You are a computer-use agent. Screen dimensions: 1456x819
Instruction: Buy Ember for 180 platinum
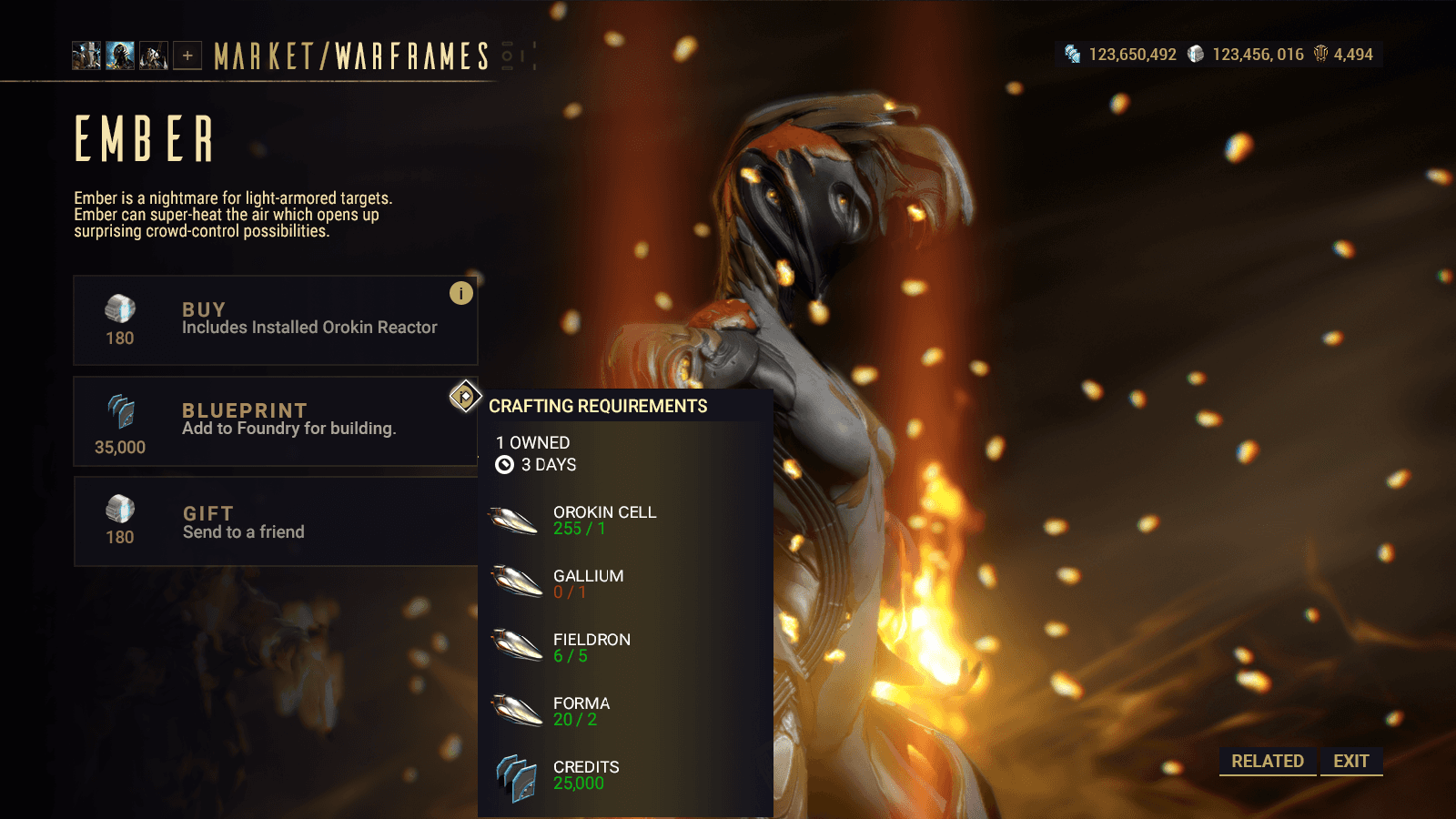[x=275, y=320]
